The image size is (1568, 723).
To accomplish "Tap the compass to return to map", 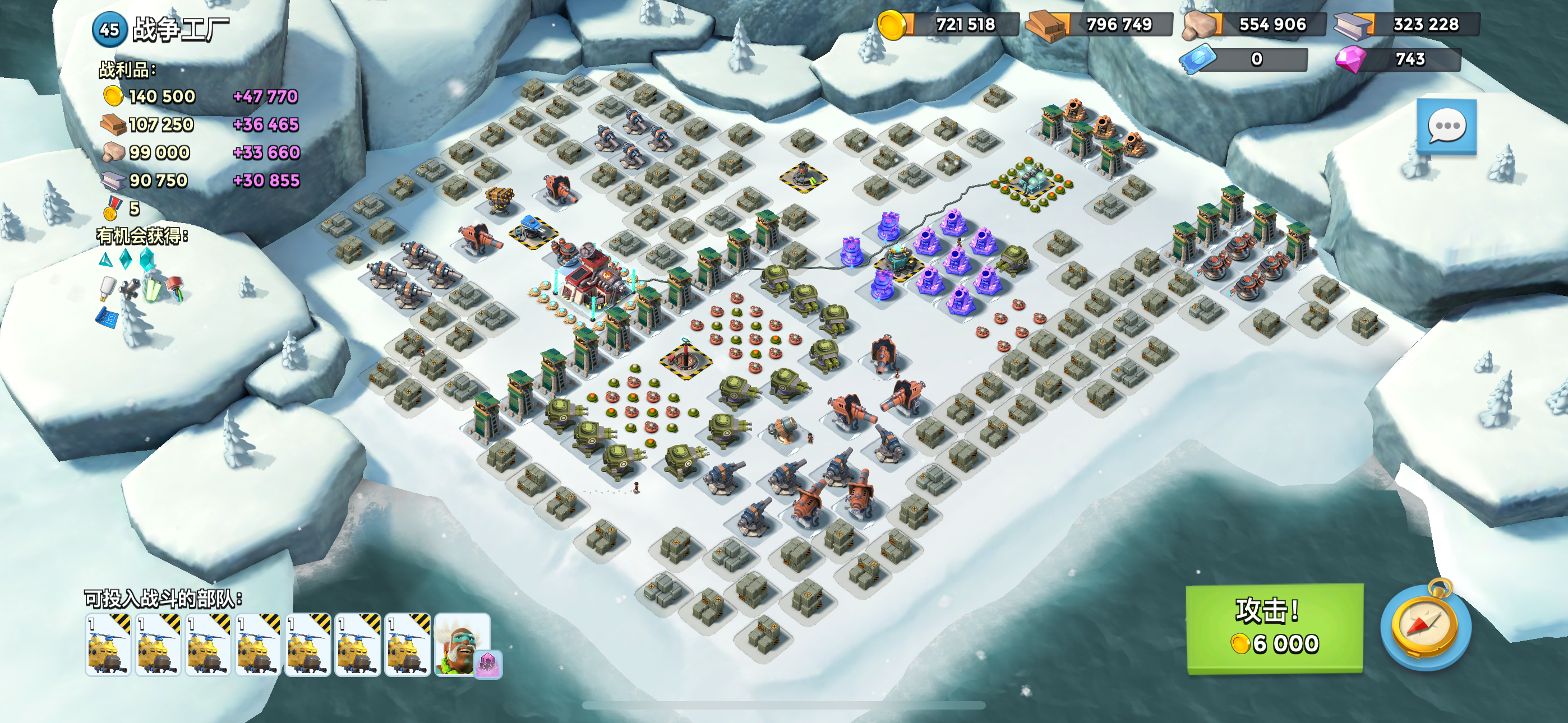I will coord(1426,627).
